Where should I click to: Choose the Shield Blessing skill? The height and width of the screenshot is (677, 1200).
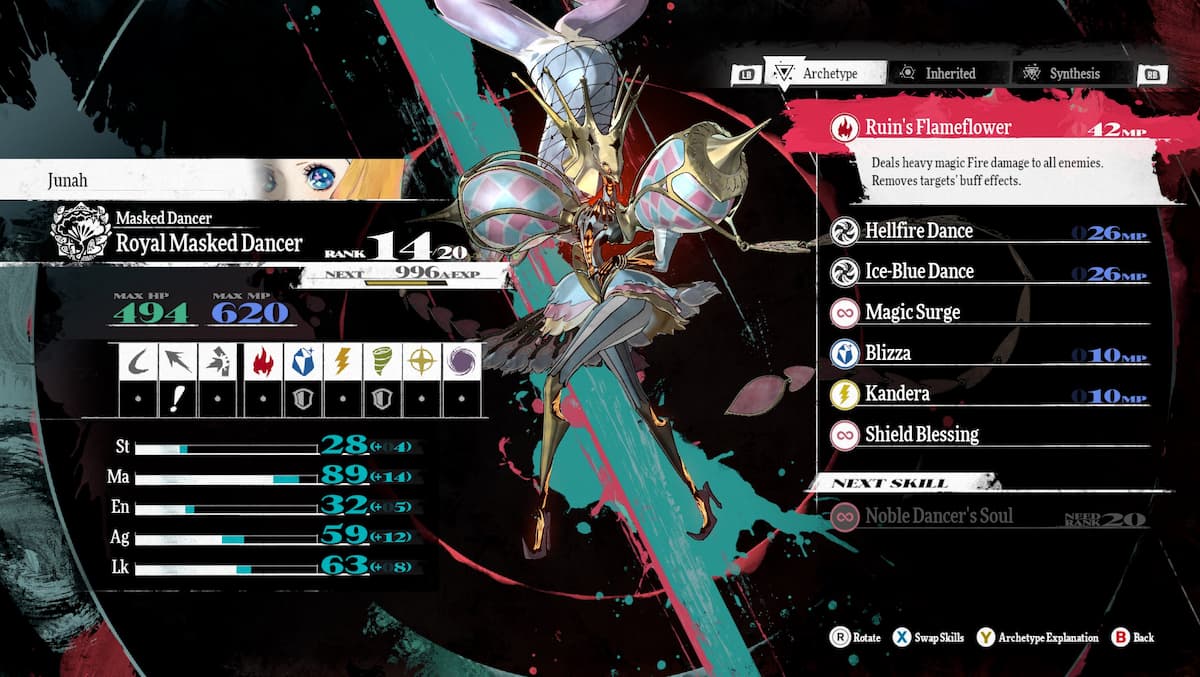921,435
